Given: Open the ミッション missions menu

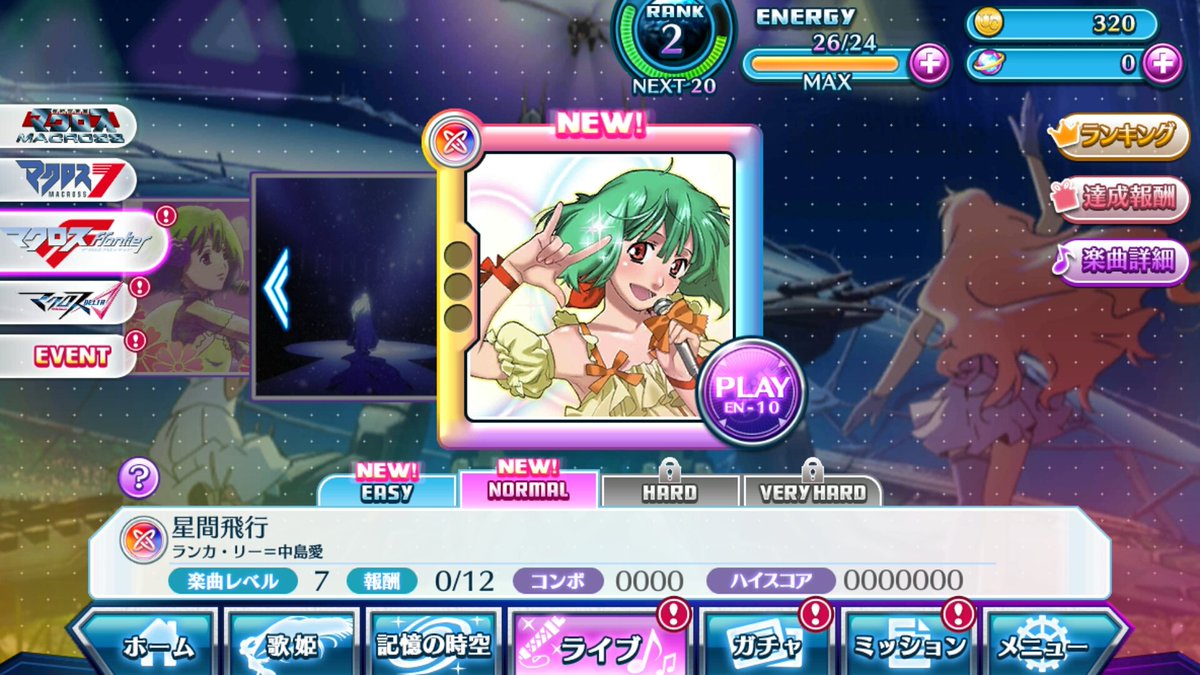Looking at the screenshot, I should pyautogui.click(x=908, y=644).
